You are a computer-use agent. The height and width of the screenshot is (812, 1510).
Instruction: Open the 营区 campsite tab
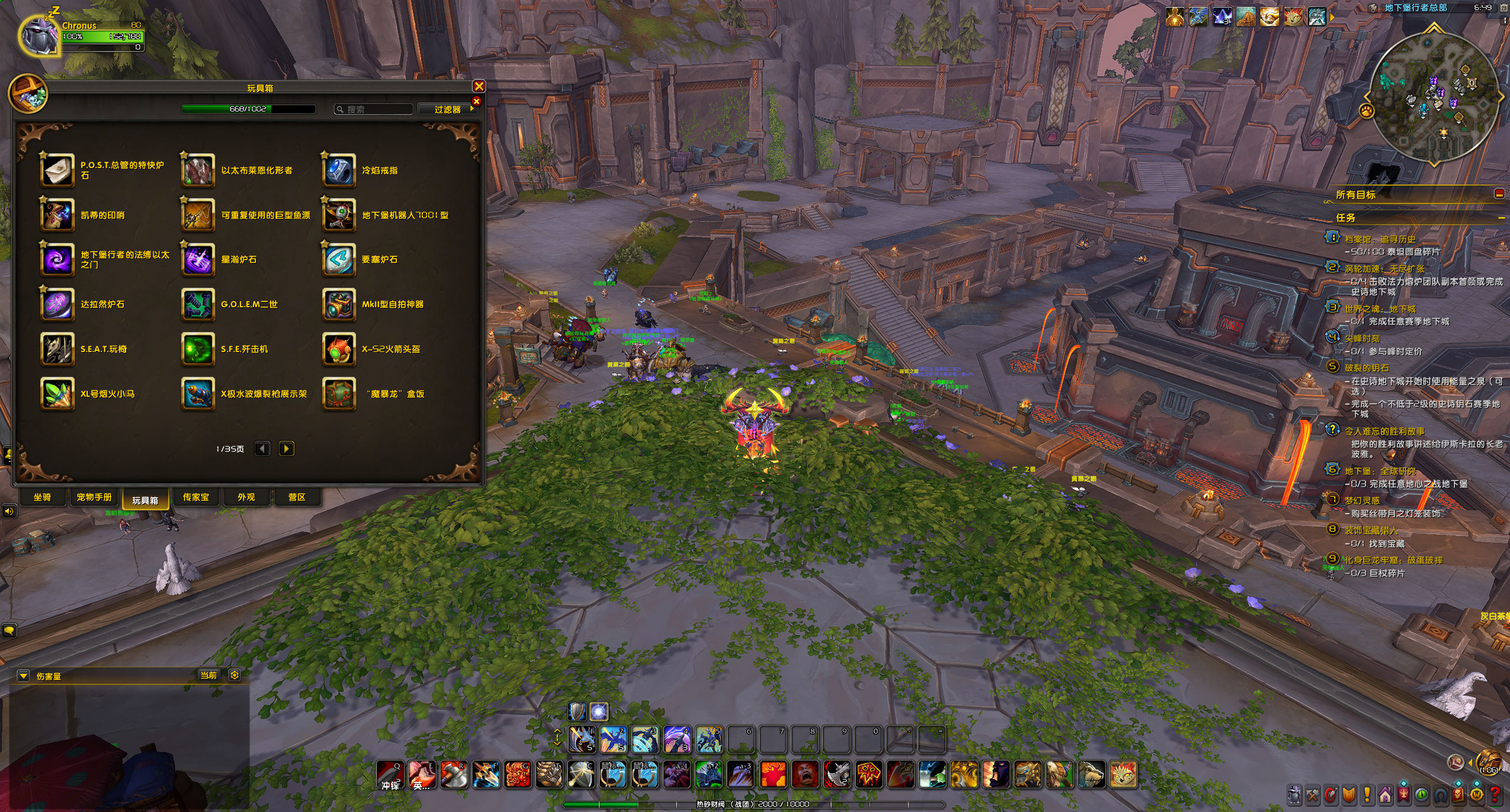click(297, 497)
